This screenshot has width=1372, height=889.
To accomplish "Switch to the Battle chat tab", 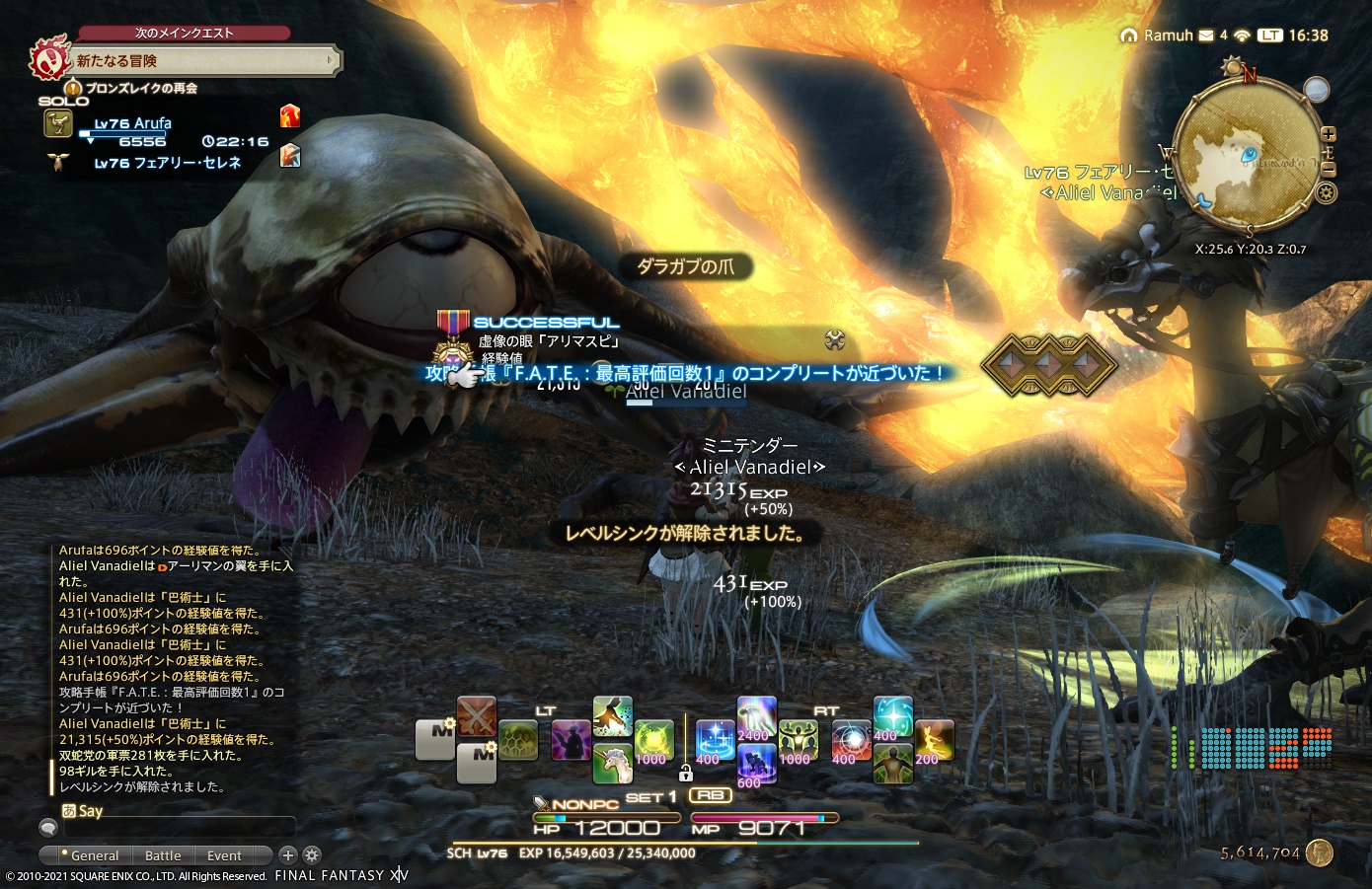I will point(163,855).
